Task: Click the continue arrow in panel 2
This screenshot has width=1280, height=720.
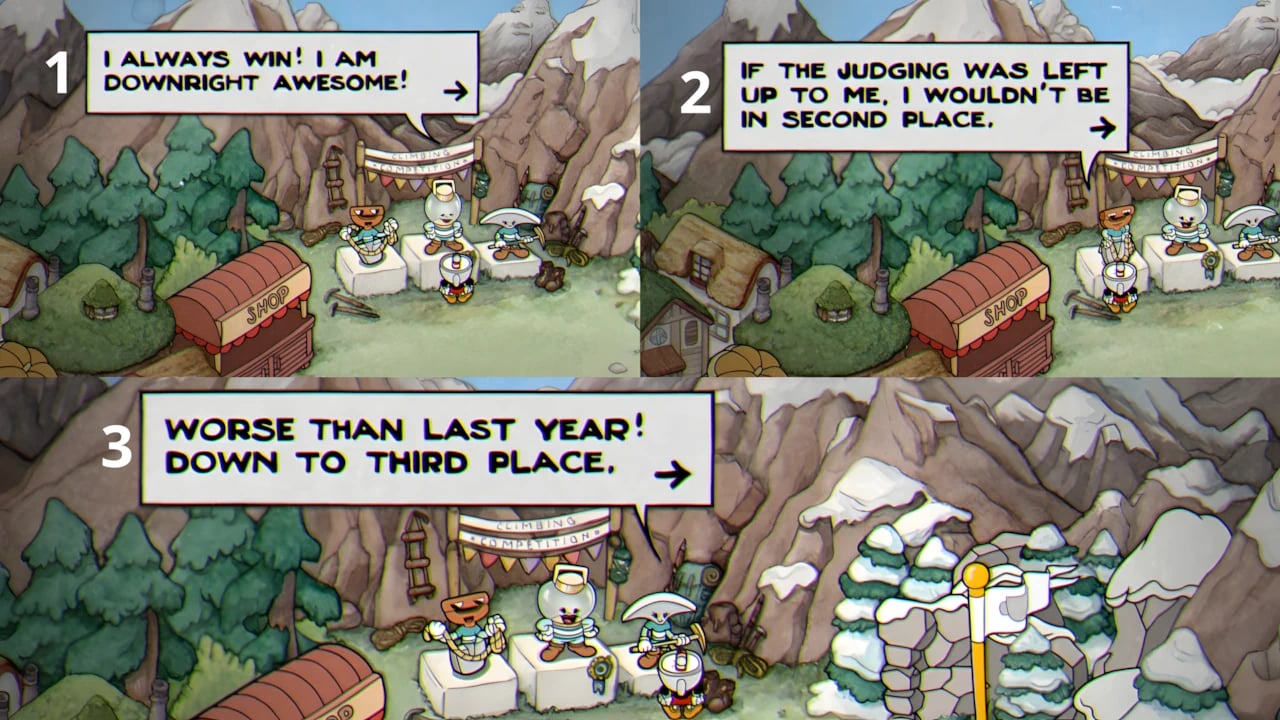Action: 1104,128
